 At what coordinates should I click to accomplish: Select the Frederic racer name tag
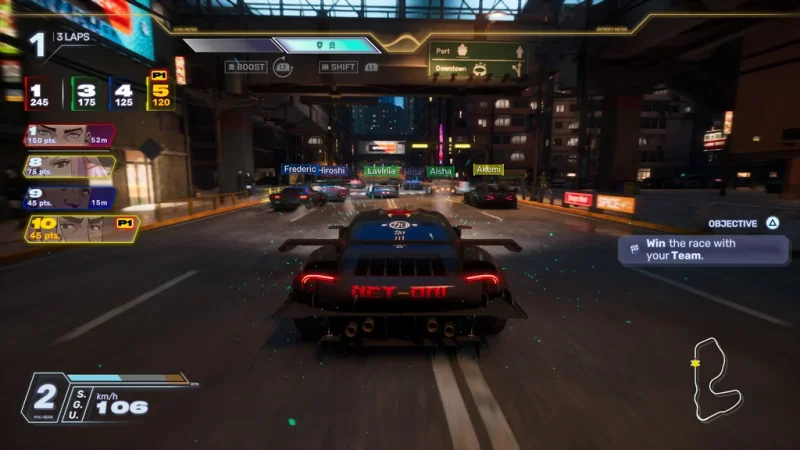click(x=299, y=170)
